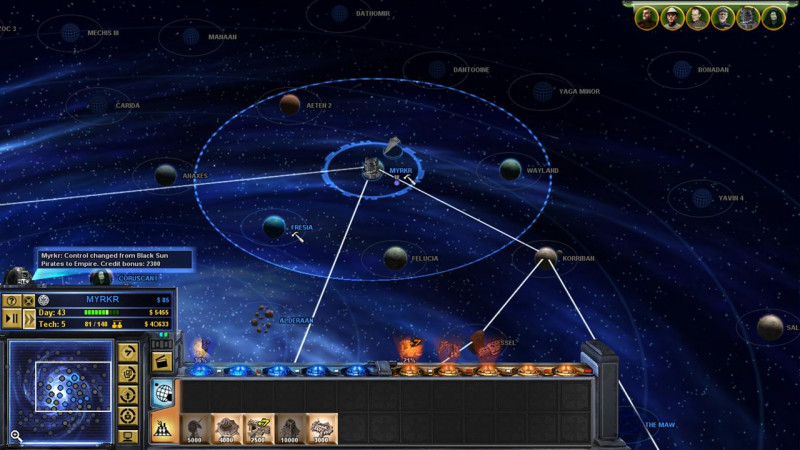The width and height of the screenshot is (800, 450).
Task: Toggle the pause/play game speed button
Action: pyautogui.click(x=12, y=319)
